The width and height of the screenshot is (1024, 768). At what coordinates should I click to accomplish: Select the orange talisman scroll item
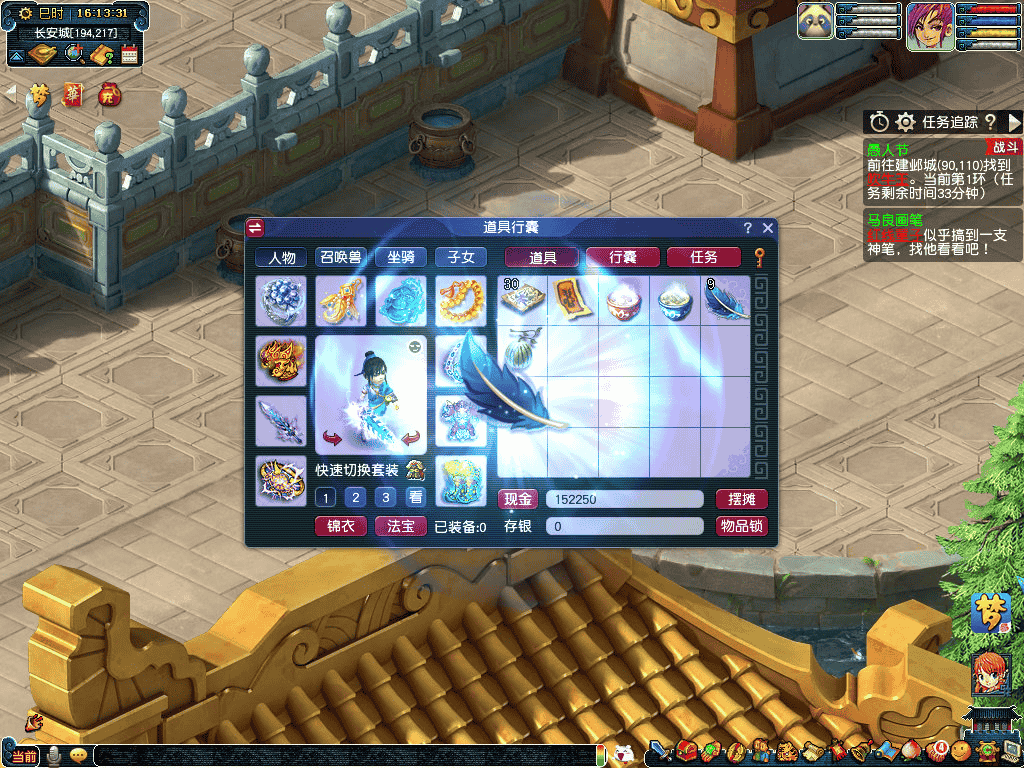(x=572, y=297)
